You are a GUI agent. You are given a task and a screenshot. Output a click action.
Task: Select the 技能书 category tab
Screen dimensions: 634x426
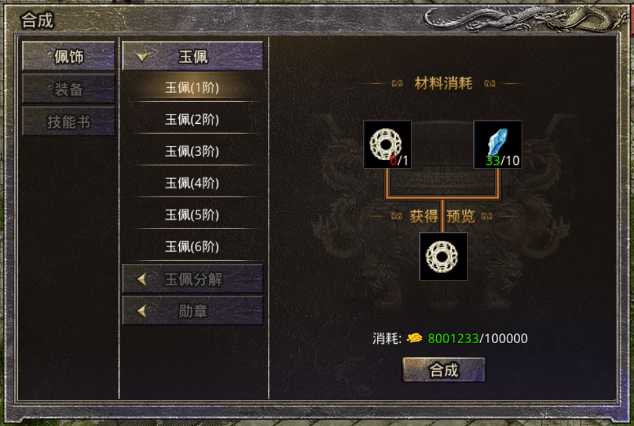click(69, 121)
